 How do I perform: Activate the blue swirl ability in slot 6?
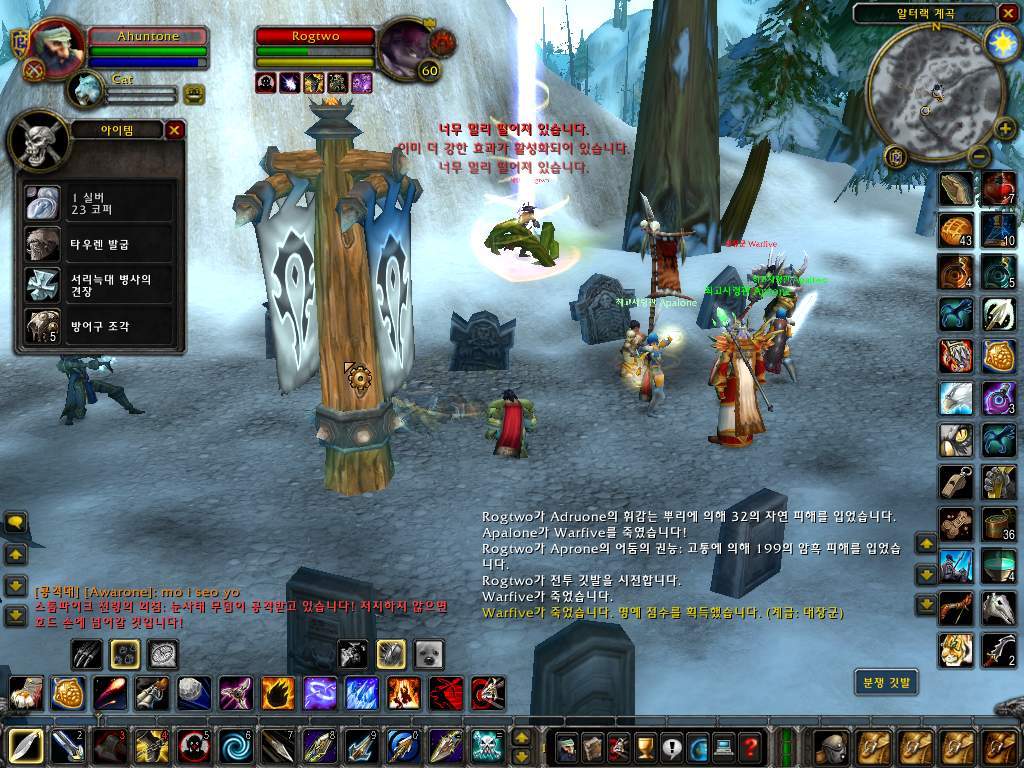[x=234, y=746]
